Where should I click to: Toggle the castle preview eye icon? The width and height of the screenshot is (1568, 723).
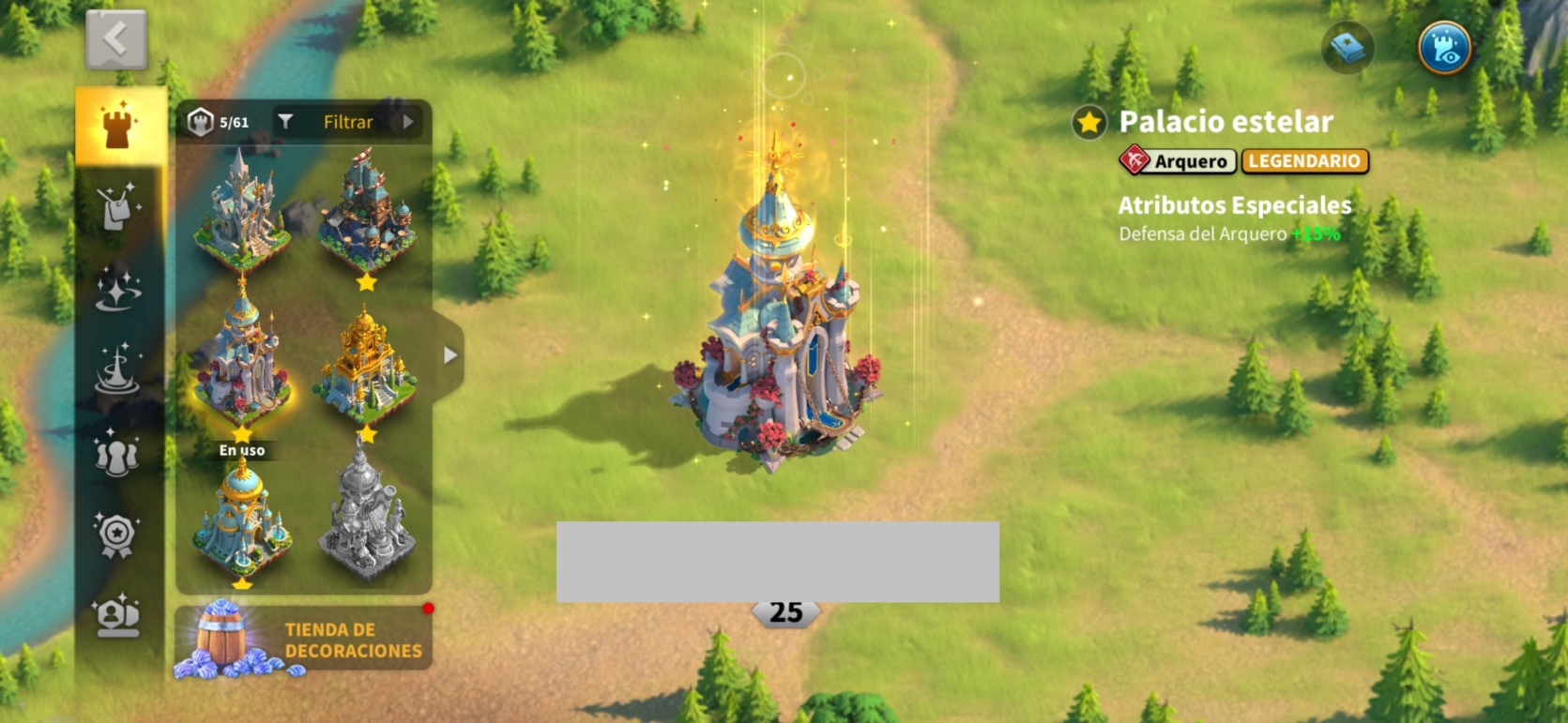pyautogui.click(x=1444, y=48)
